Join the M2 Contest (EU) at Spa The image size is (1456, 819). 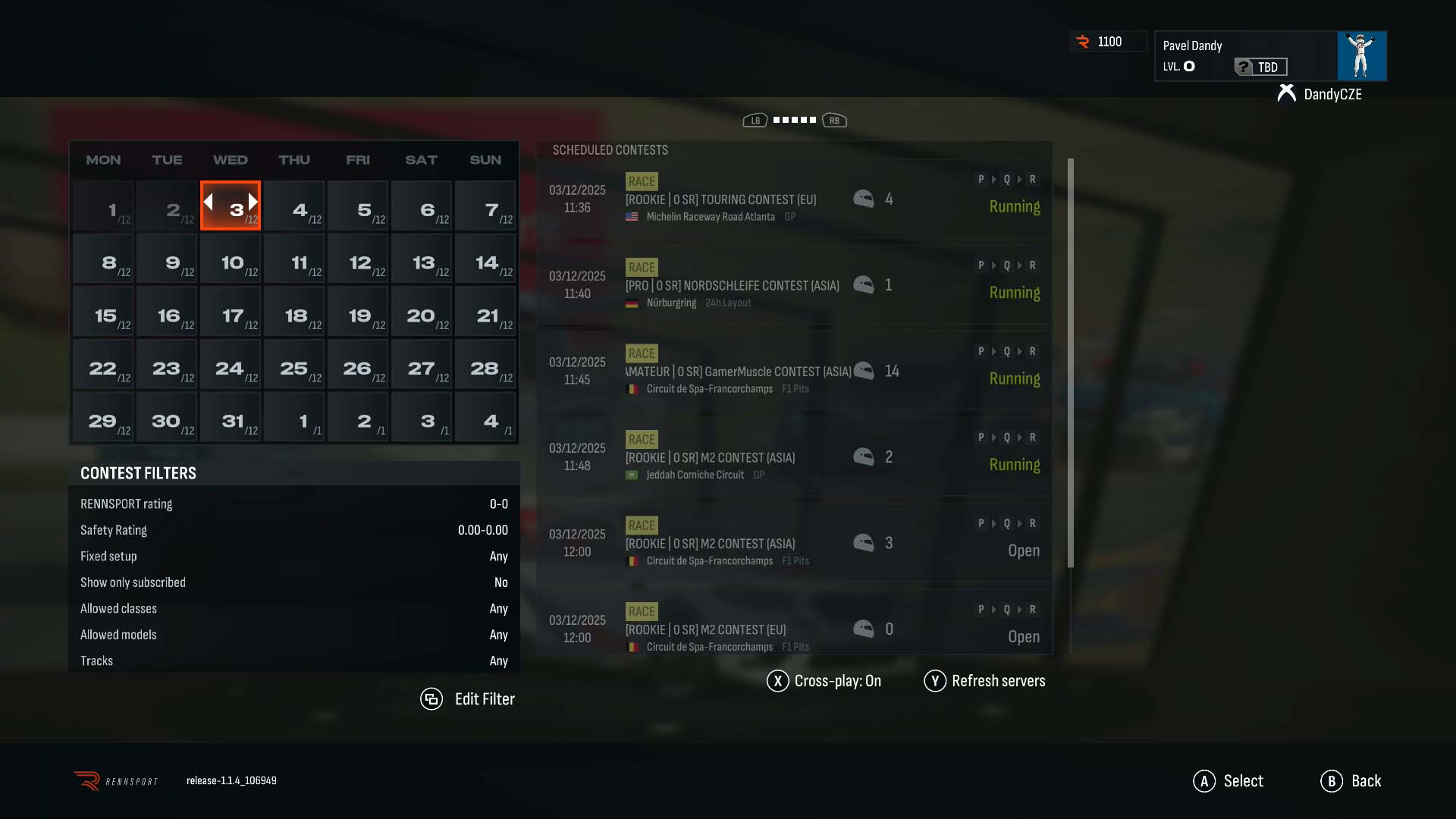click(793, 629)
